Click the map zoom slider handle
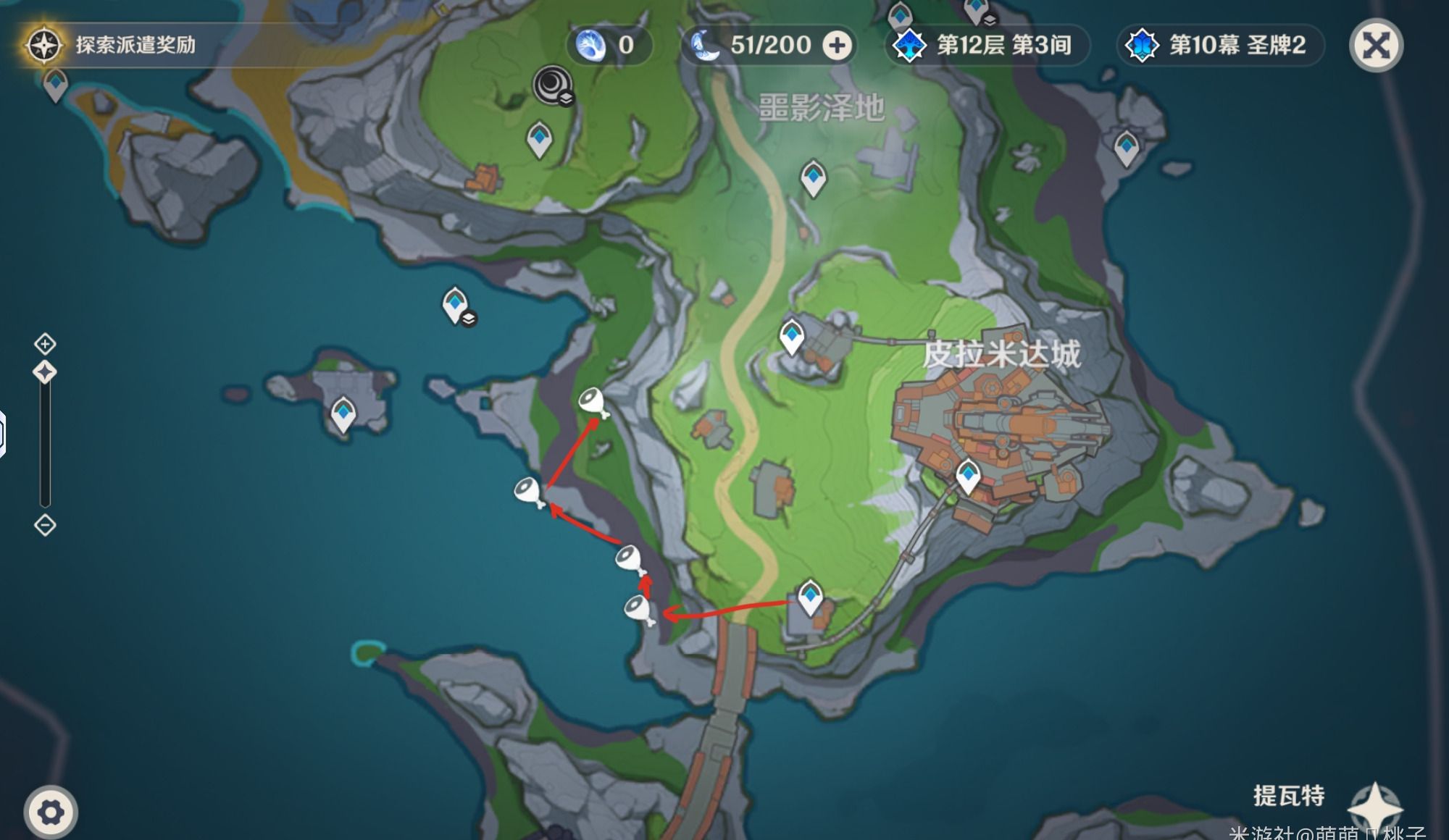The width and height of the screenshot is (1449, 840). (x=45, y=372)
